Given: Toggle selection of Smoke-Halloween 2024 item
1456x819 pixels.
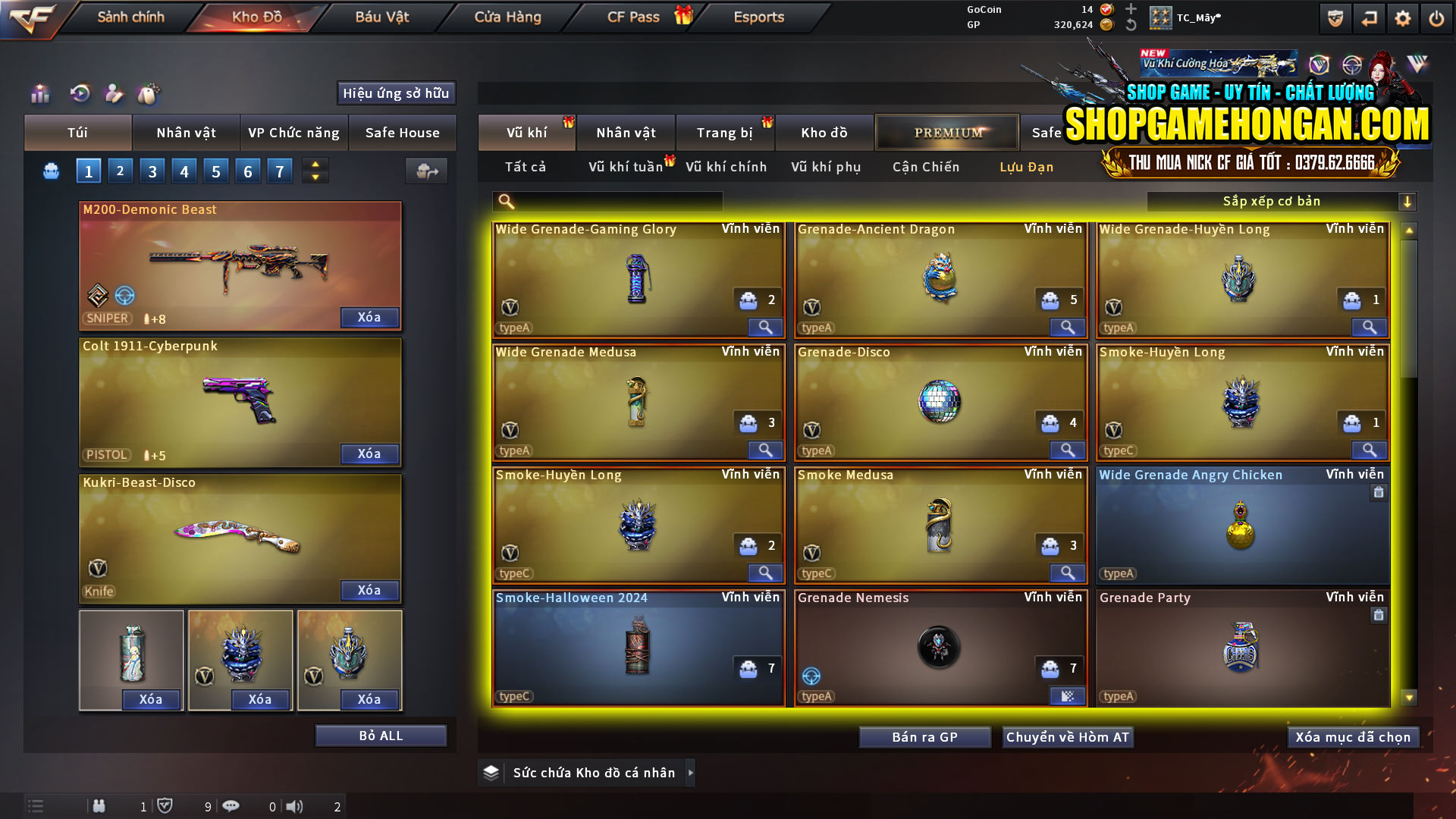Looking at the screenshot, I should 637,648.
